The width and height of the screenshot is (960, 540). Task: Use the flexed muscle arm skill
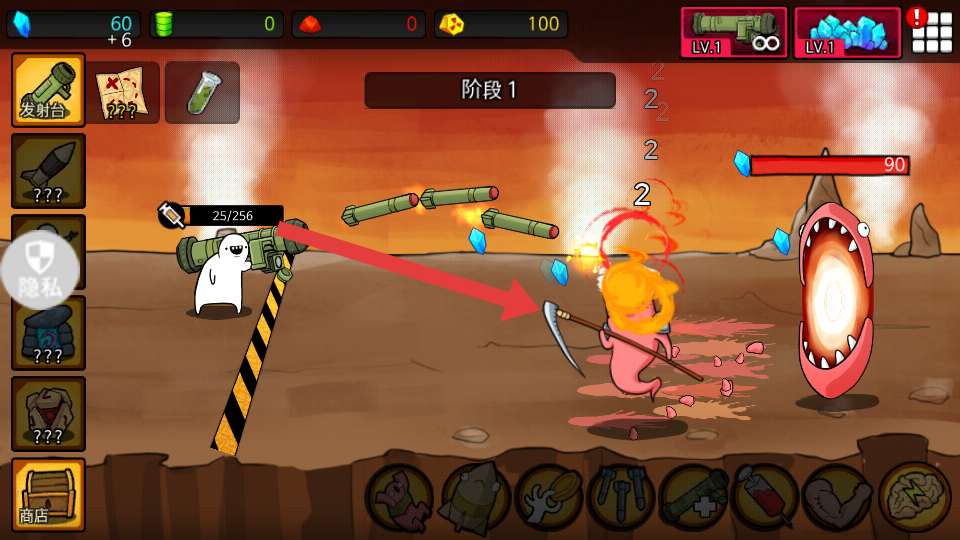pyautogui.click(x=837, y=497)
